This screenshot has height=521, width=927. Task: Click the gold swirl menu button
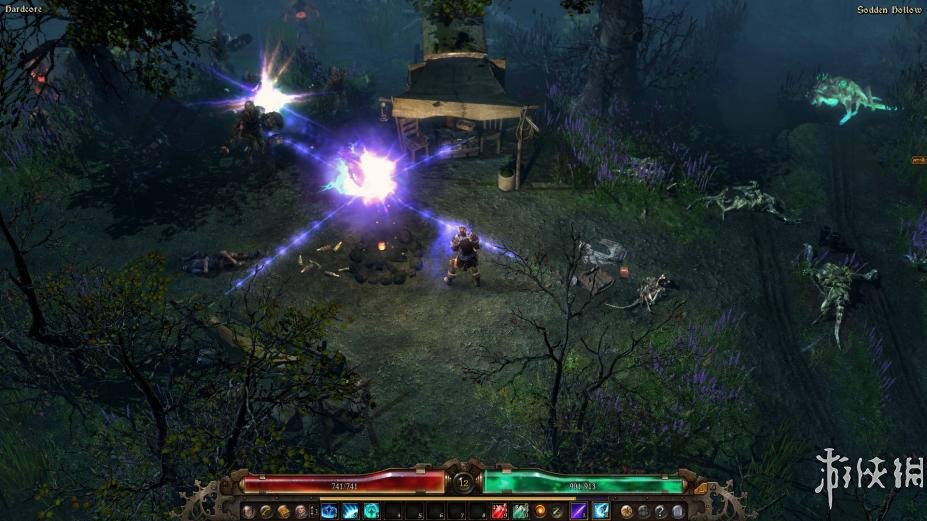265,511
